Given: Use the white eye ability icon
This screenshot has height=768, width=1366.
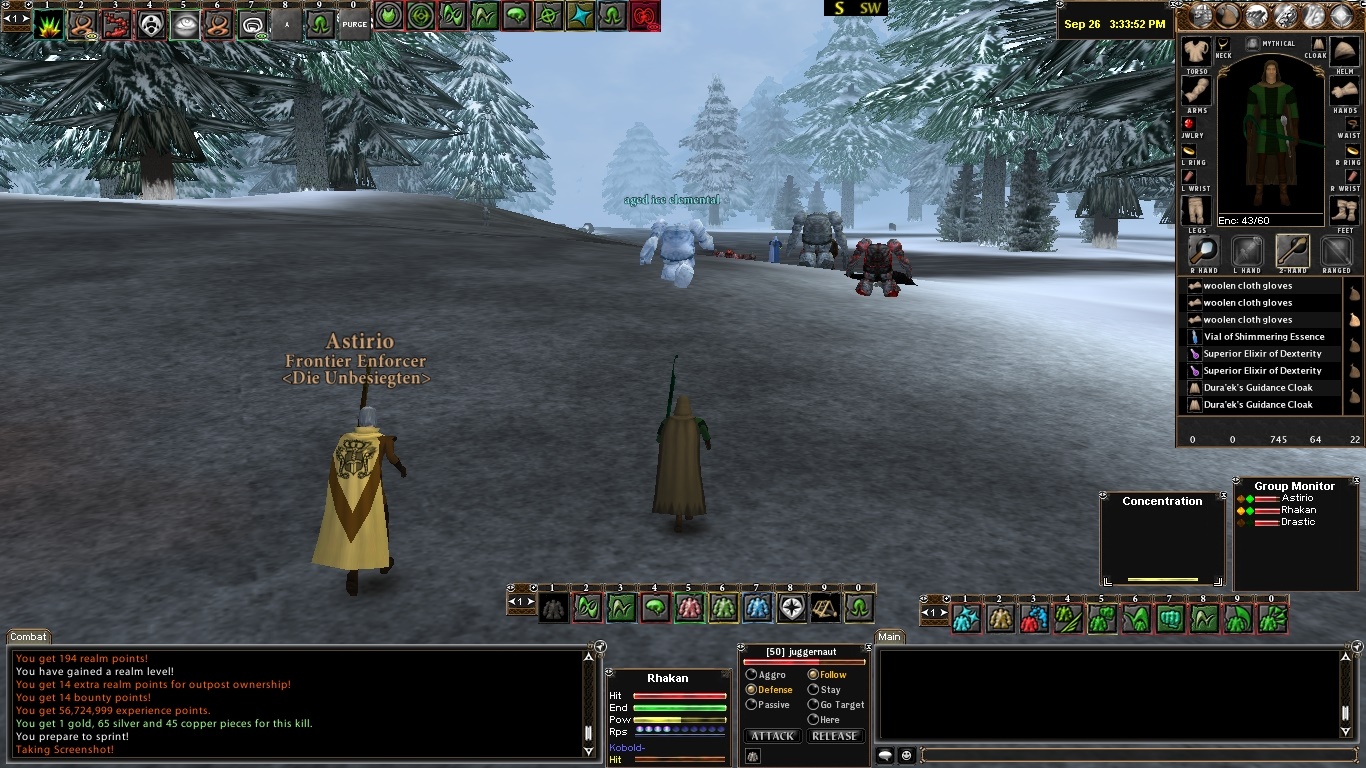Looking at the screenshot, I should pos(185,25).
